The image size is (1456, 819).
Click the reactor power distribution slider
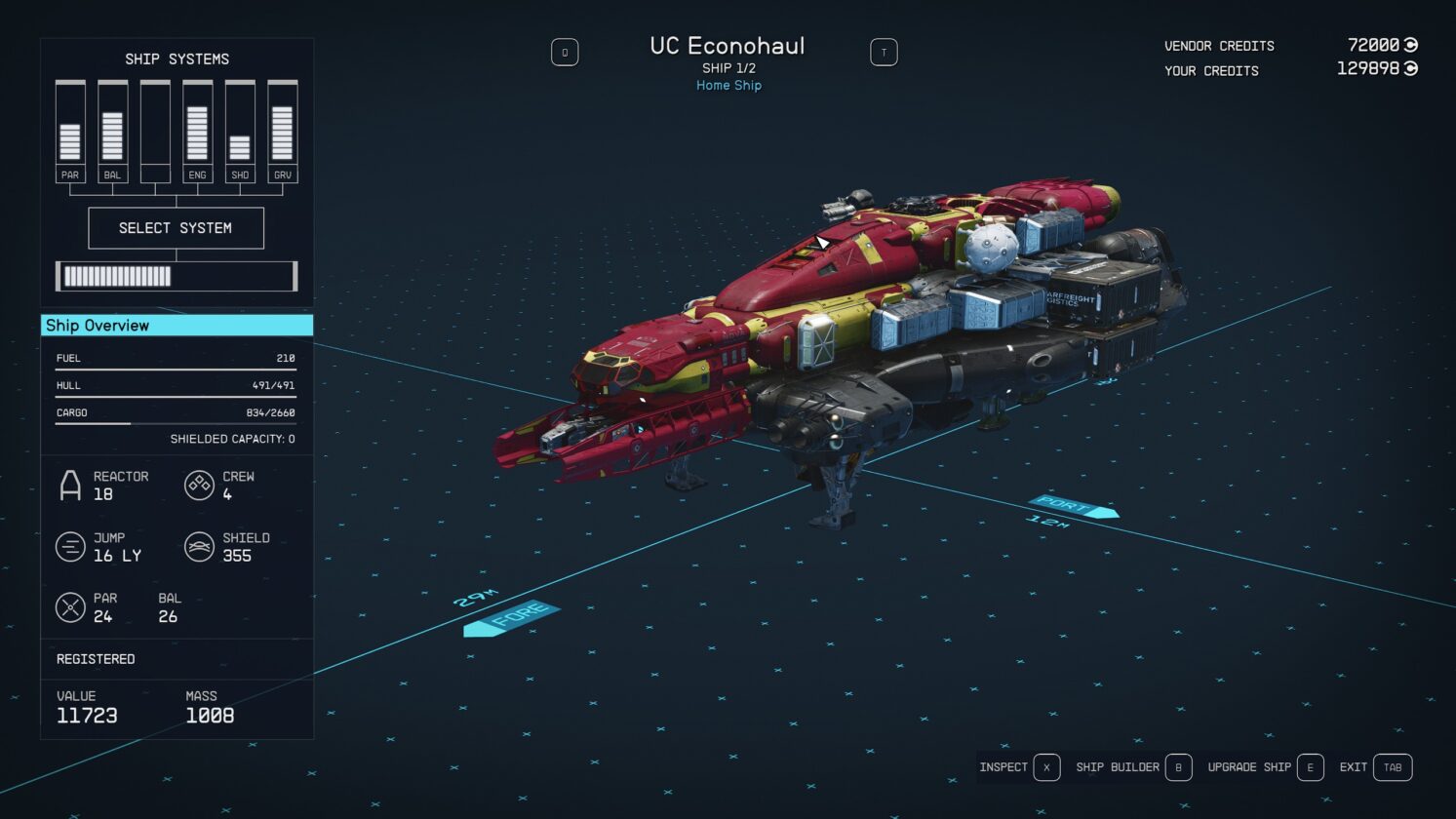point(176,276)
